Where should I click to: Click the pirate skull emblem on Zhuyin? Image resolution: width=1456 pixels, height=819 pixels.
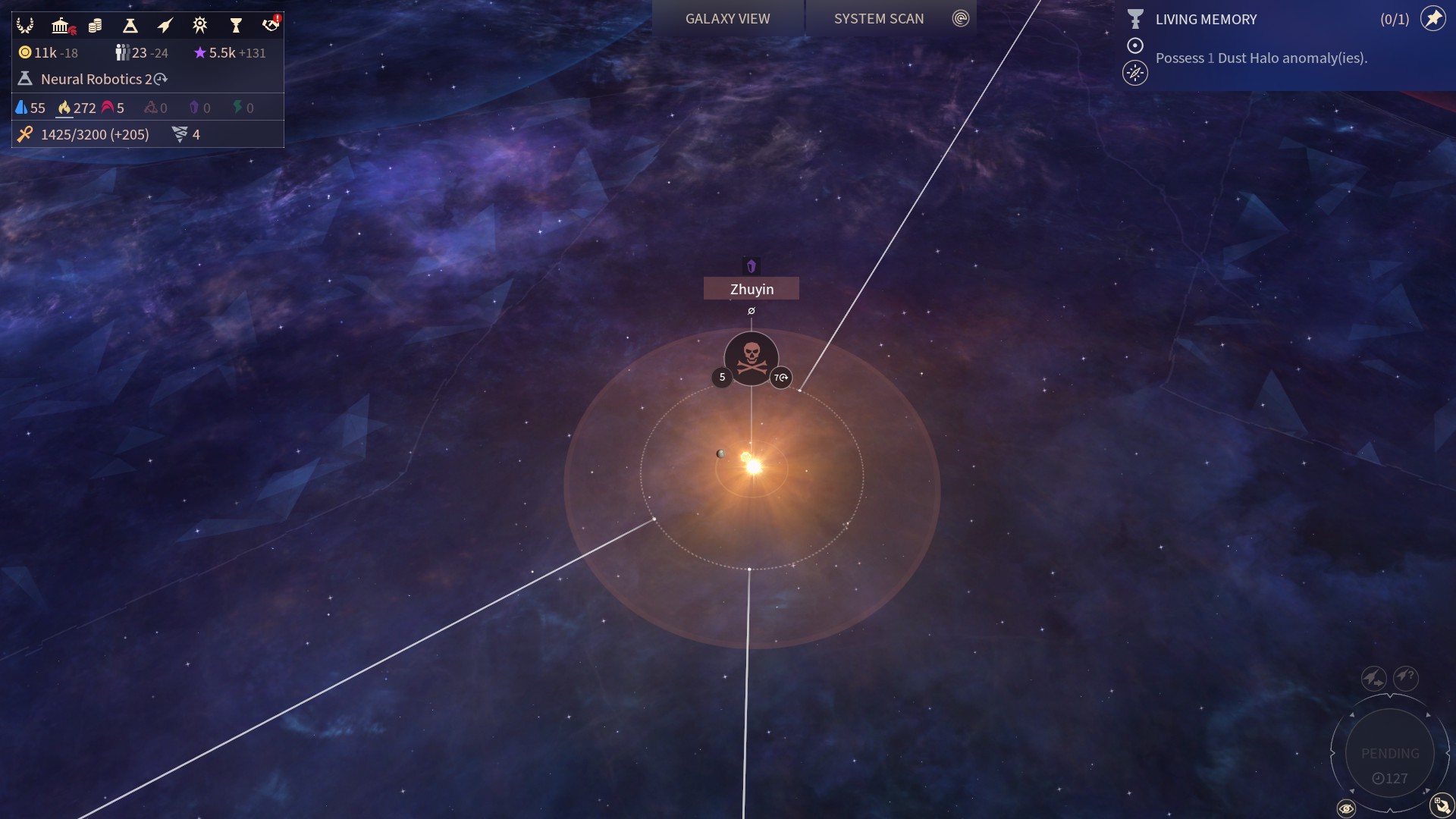[x=752, y=359]
